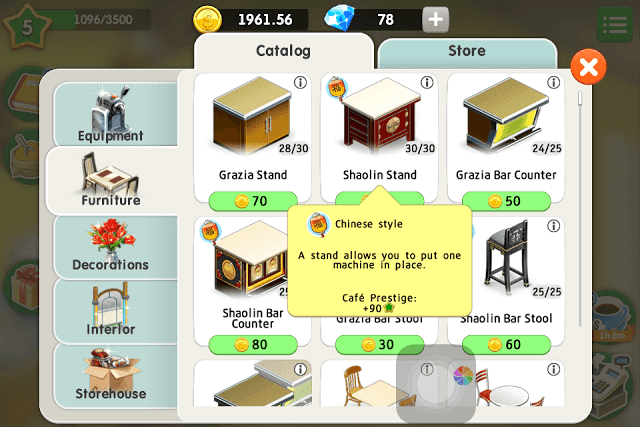Viewport: 640px width, 427px height.
Task: Show info for Grazia Stand
Action: (300, 82)
